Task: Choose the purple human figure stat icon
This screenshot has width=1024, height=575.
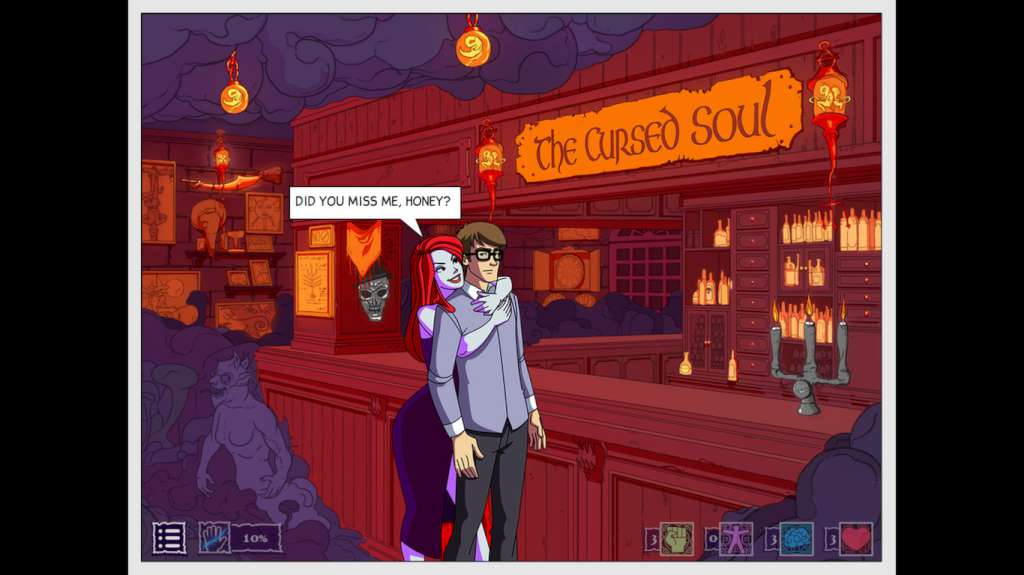Action: pos(736,539)
